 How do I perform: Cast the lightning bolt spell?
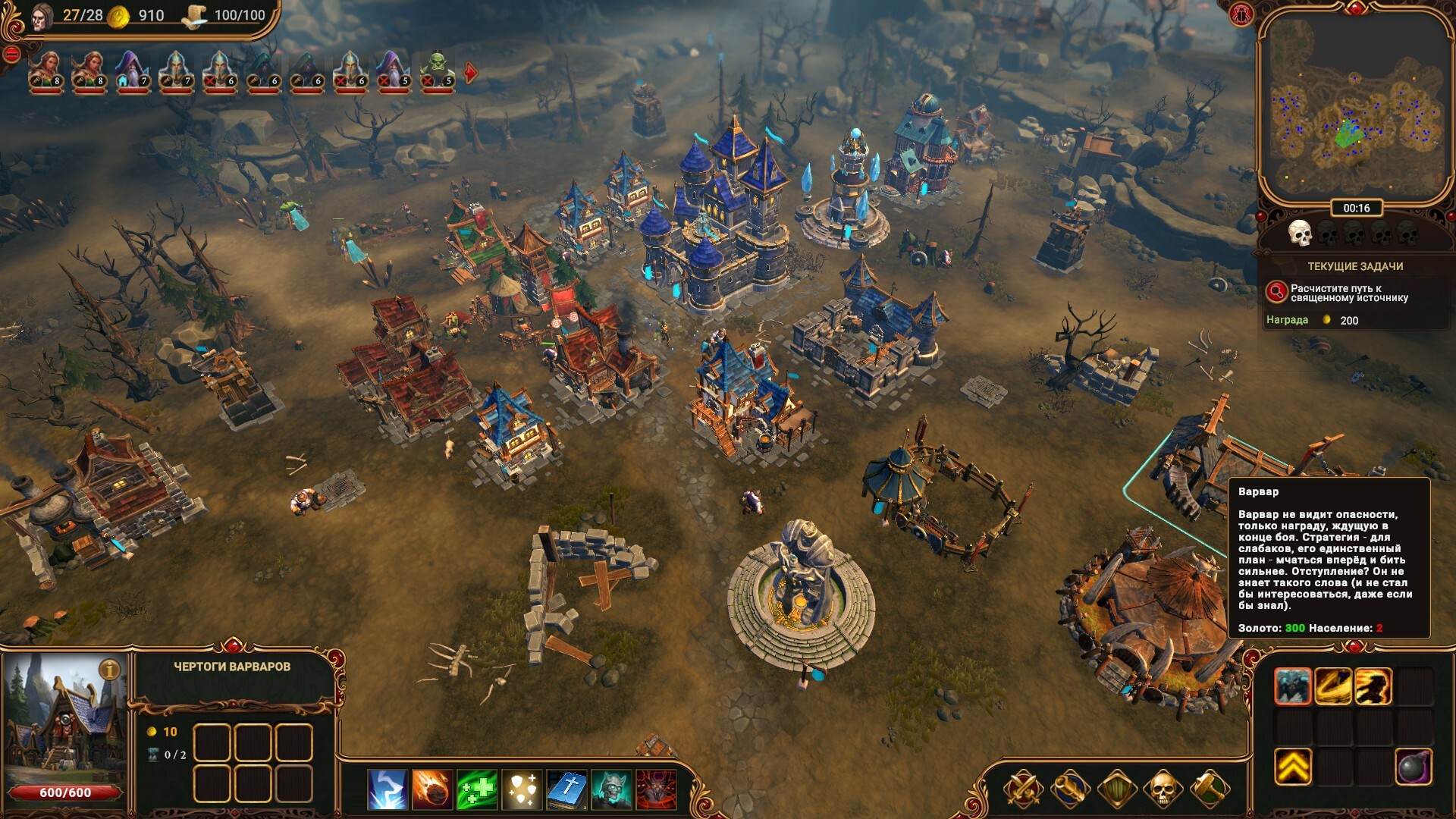coord(388,789)
